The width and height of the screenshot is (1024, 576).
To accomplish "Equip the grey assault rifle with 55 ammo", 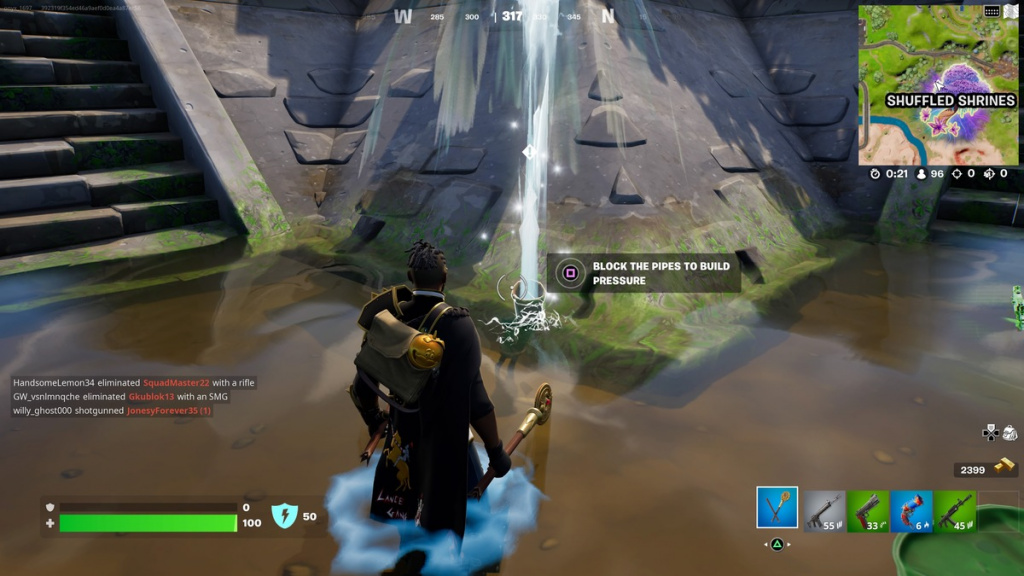I will [x=825, y=511].
